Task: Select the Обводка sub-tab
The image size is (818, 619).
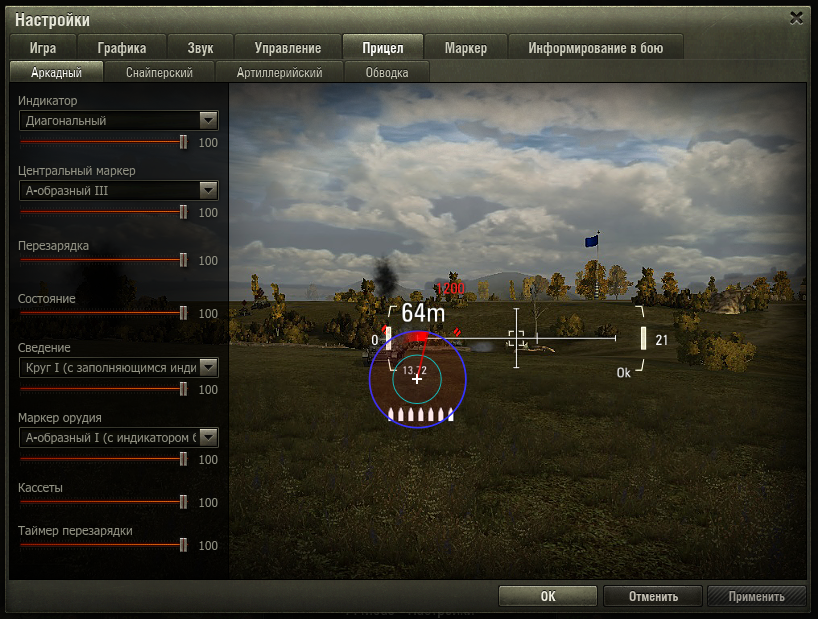Action: (x=387, y=72)
